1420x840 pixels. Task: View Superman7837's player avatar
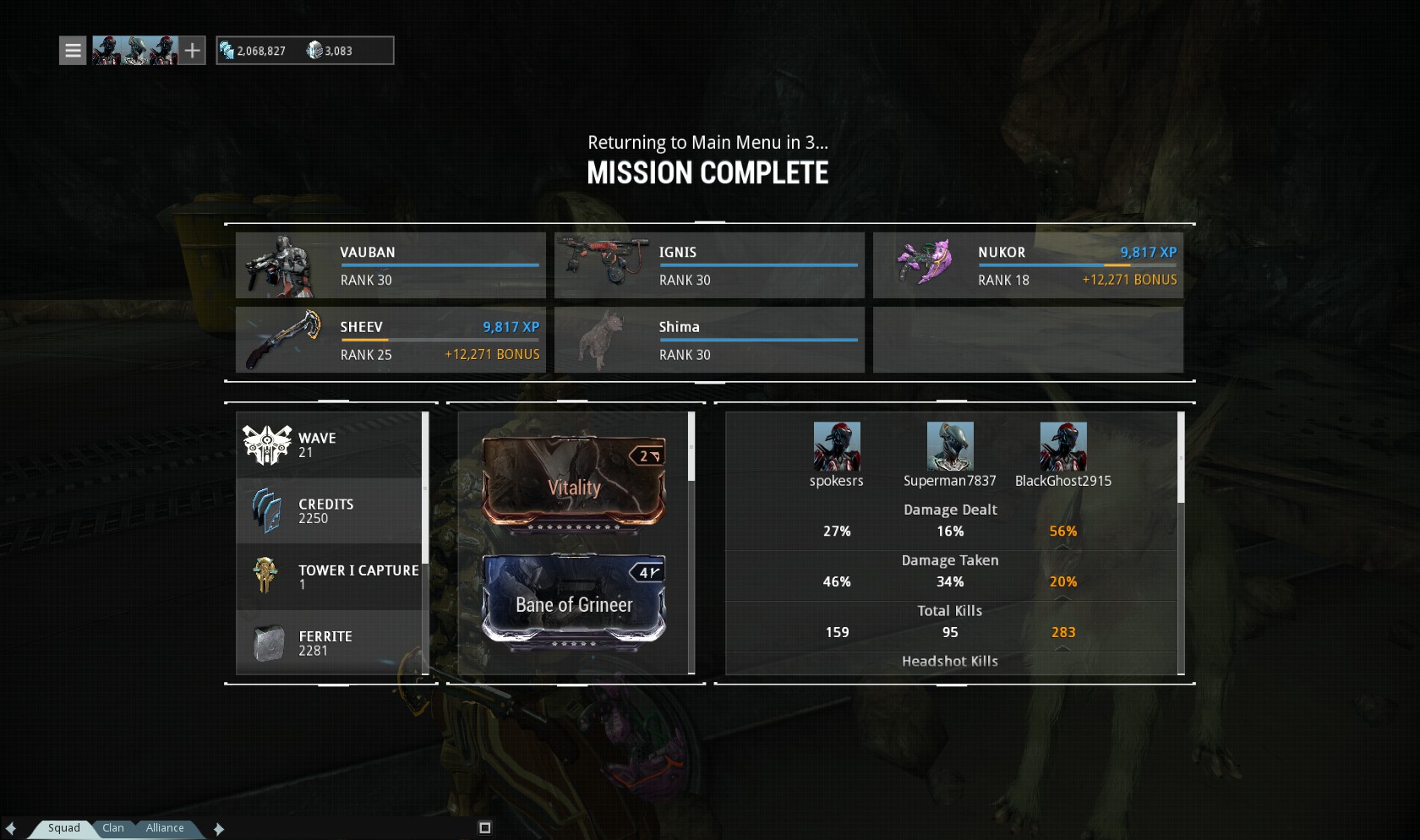[x=950, y=446]
